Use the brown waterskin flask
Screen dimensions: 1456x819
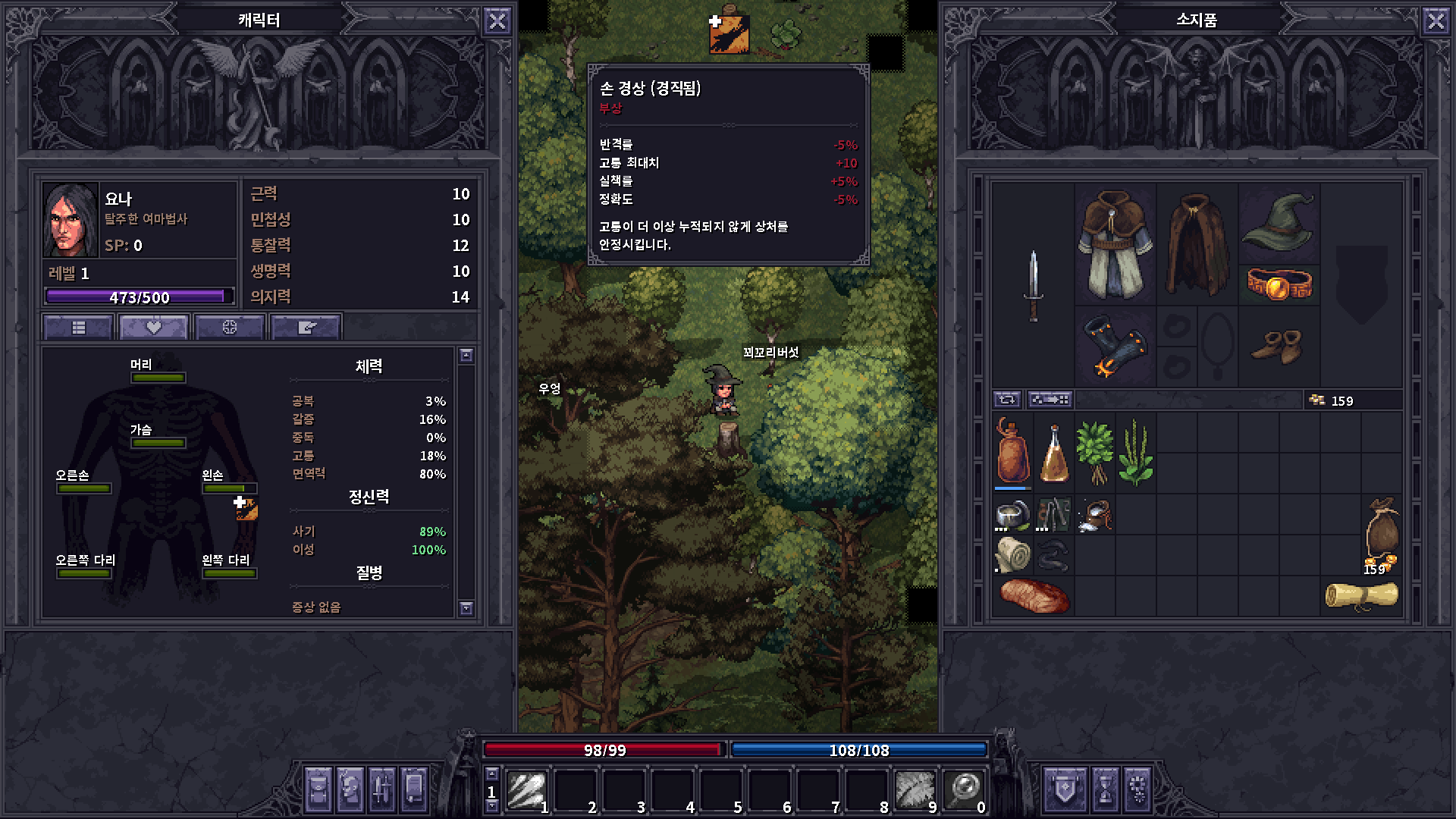coord(1012,451)
